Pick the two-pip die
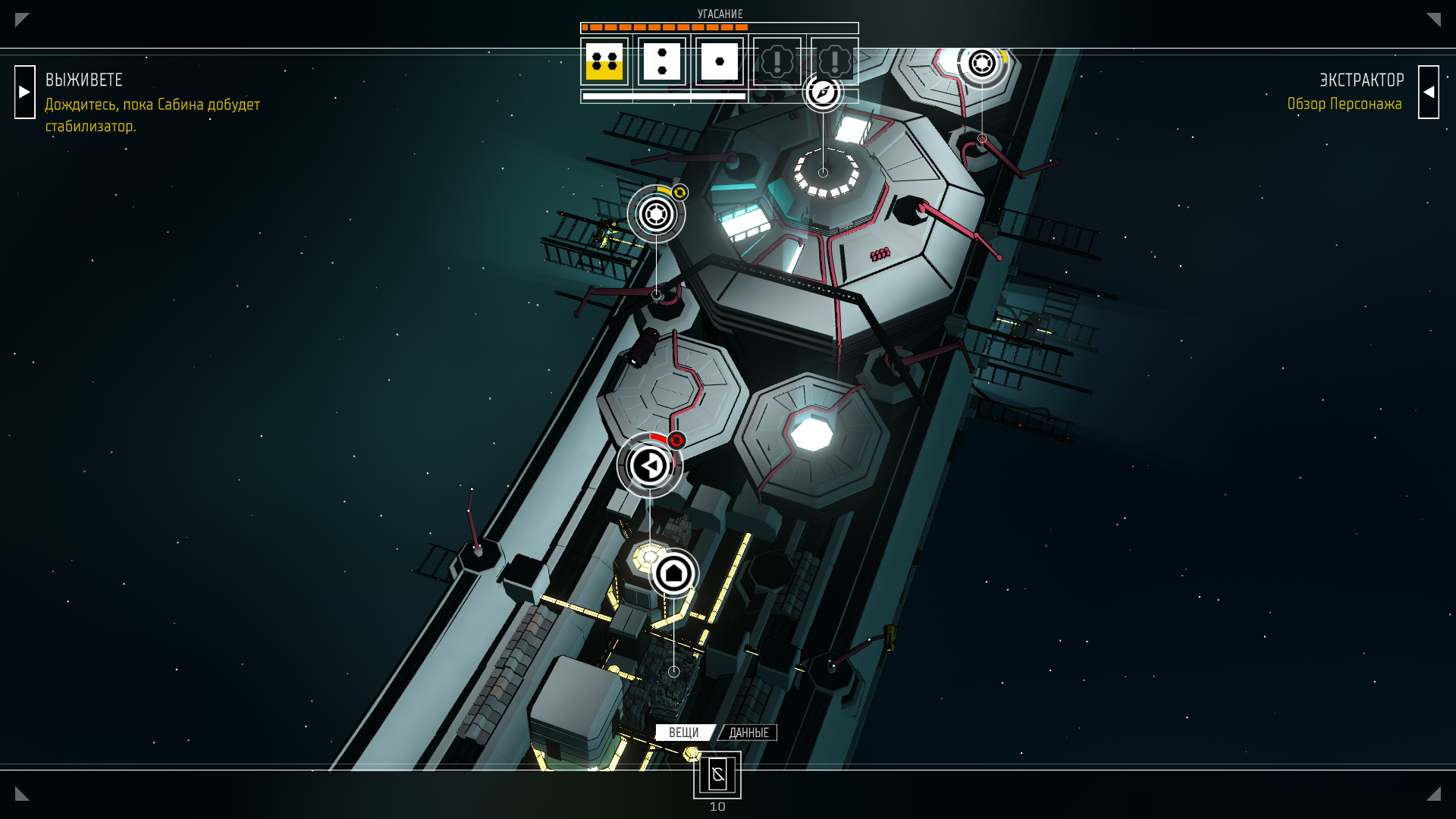 coord(662,61)
